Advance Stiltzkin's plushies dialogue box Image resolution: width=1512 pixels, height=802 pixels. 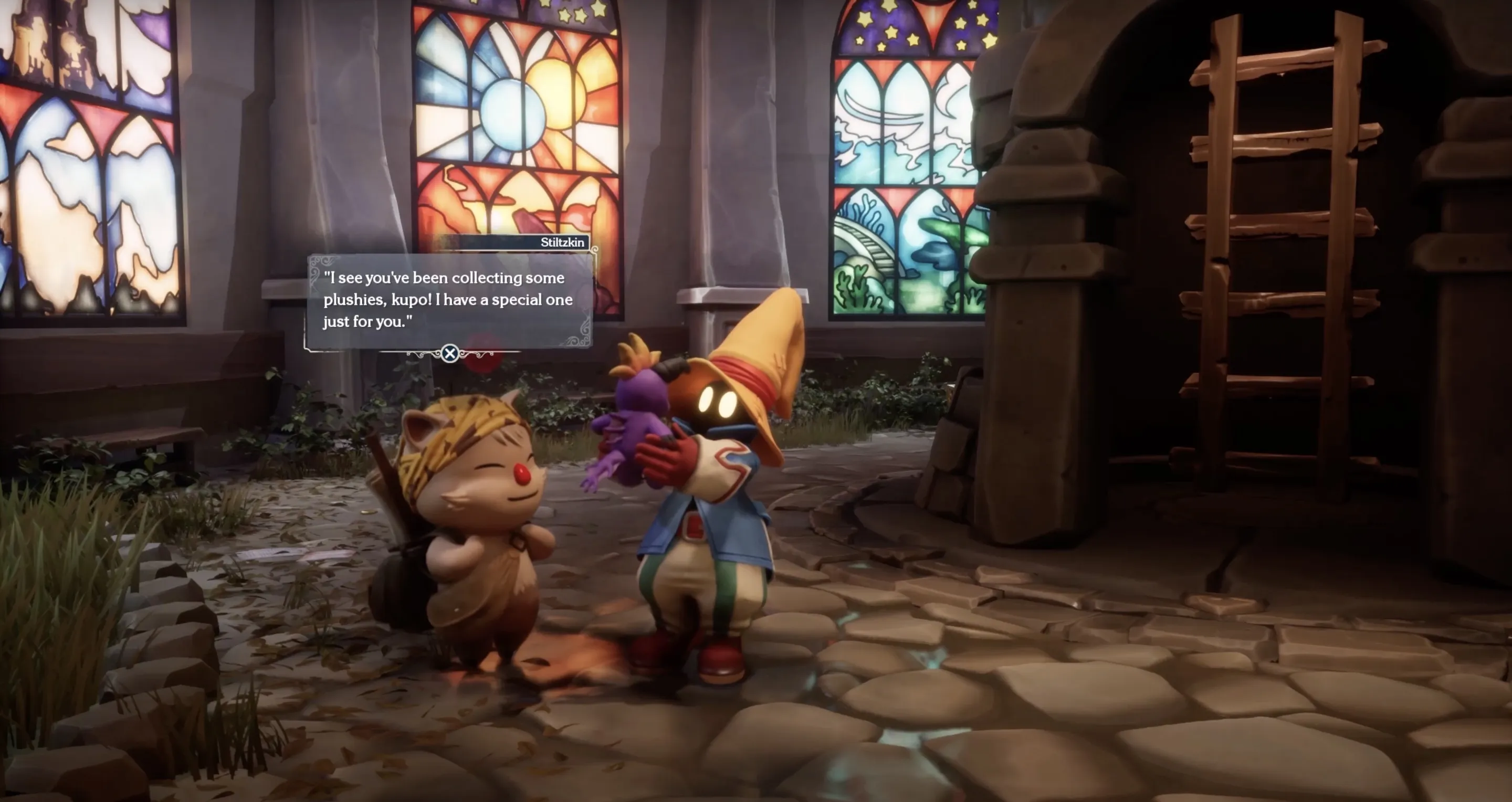coord(449,353)
